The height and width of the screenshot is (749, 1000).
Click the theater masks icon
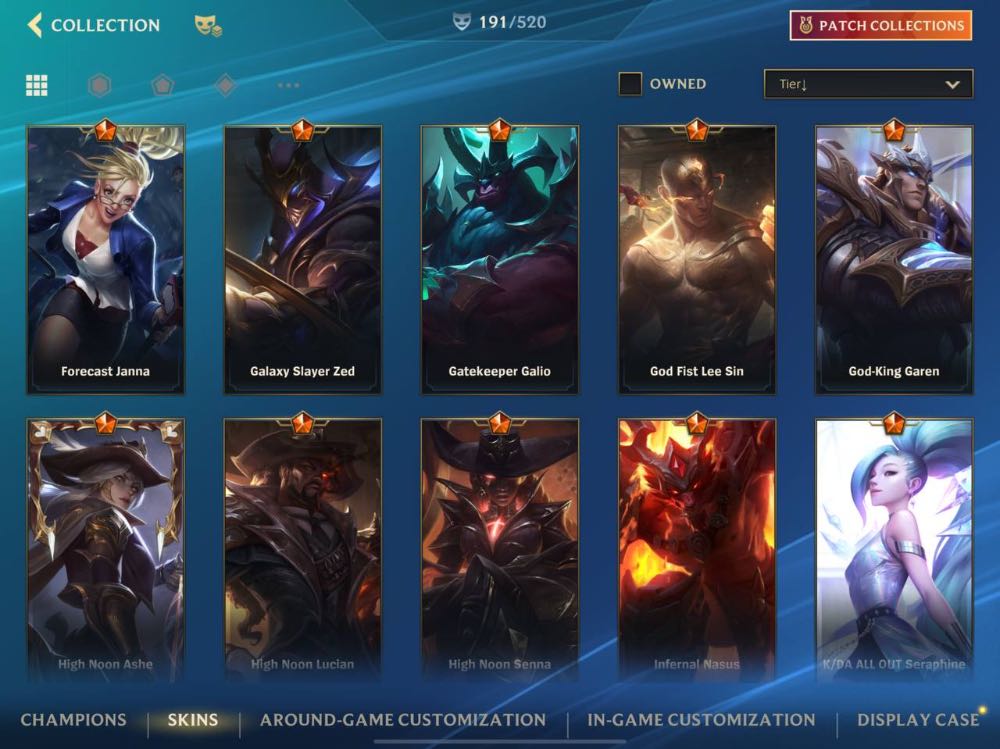tap(208, 26)
